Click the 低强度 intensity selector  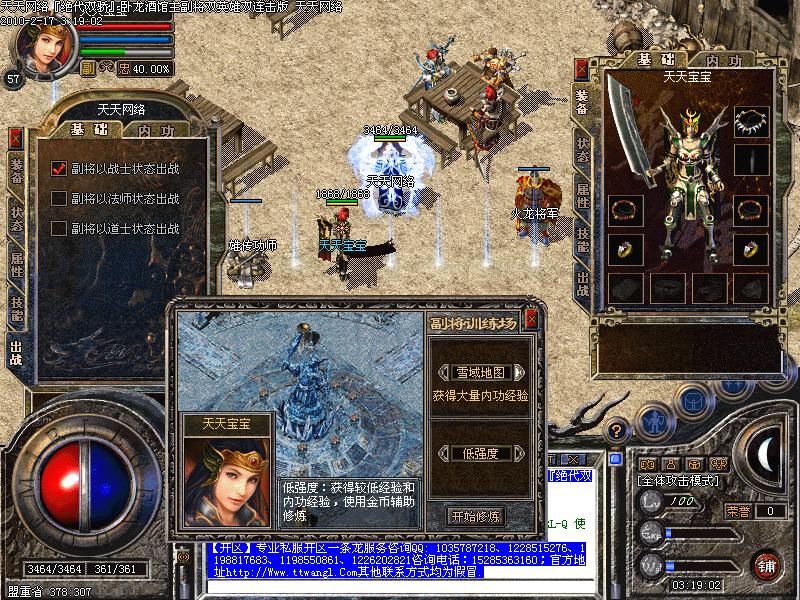pyautogui.click(x=476, y=453)
